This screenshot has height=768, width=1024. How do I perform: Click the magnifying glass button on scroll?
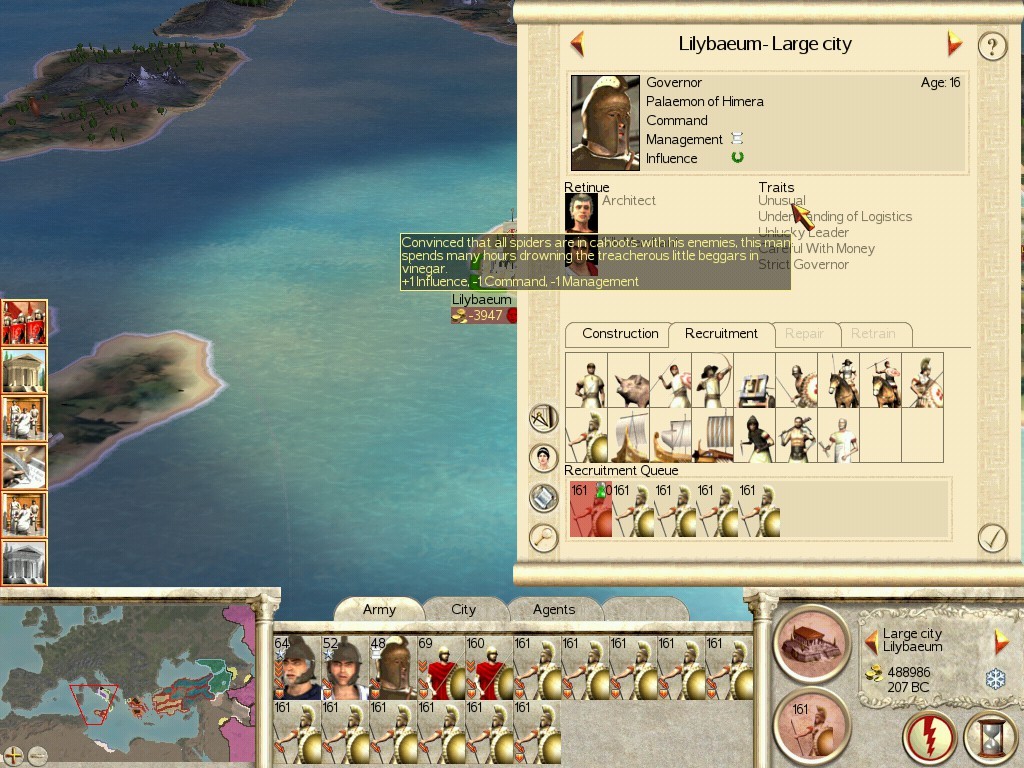click(543, 538)
